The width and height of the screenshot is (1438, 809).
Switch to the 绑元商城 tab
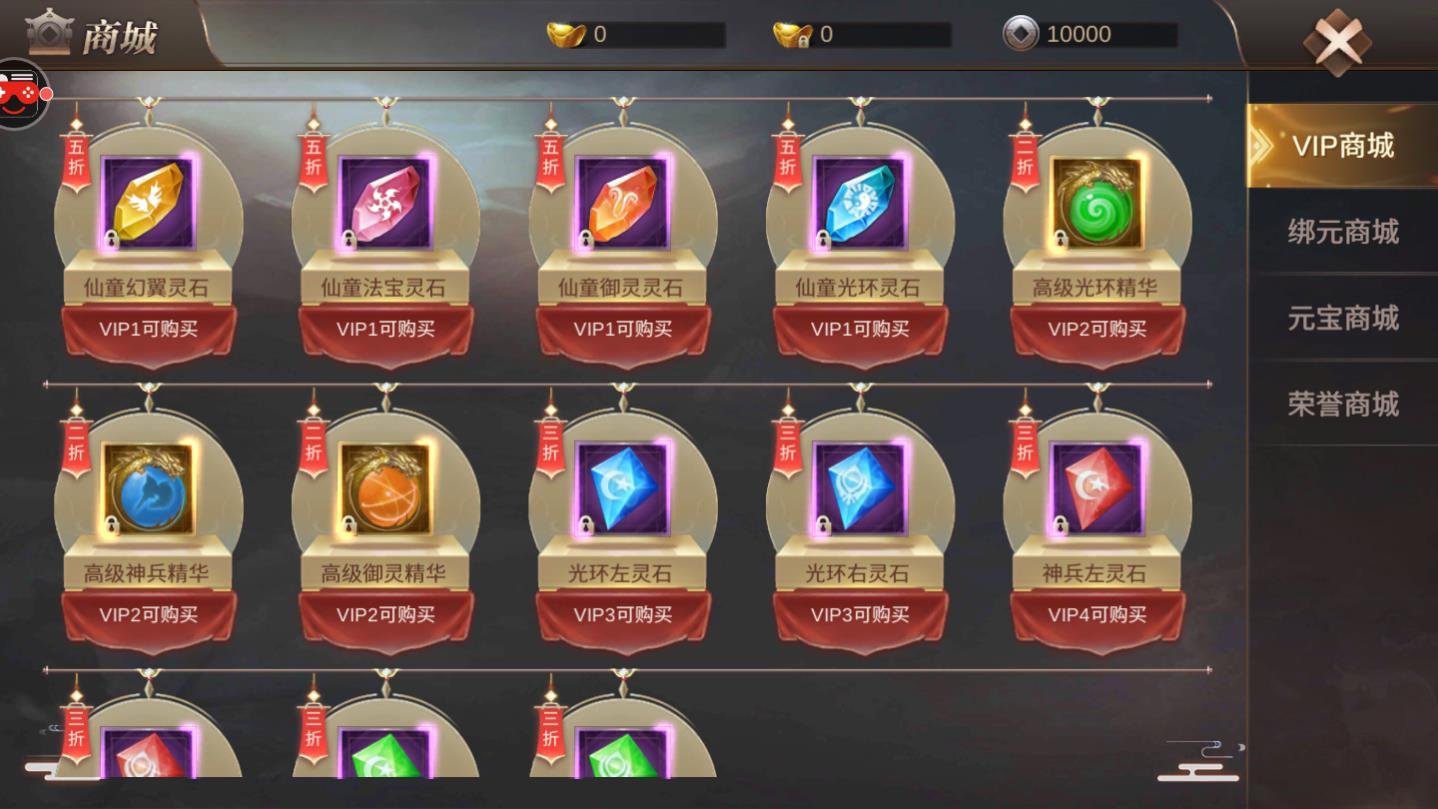coord(1341,232)
